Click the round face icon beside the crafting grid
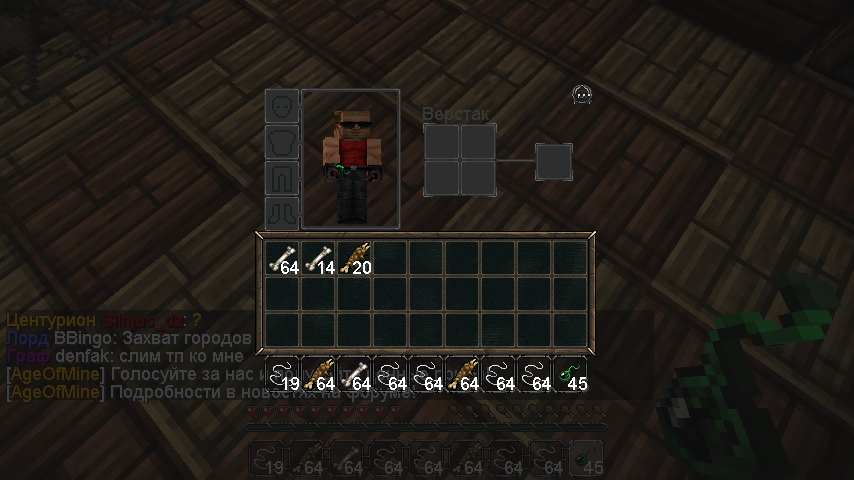The height and width of the screenshot is (480, 854). [582, 95]
